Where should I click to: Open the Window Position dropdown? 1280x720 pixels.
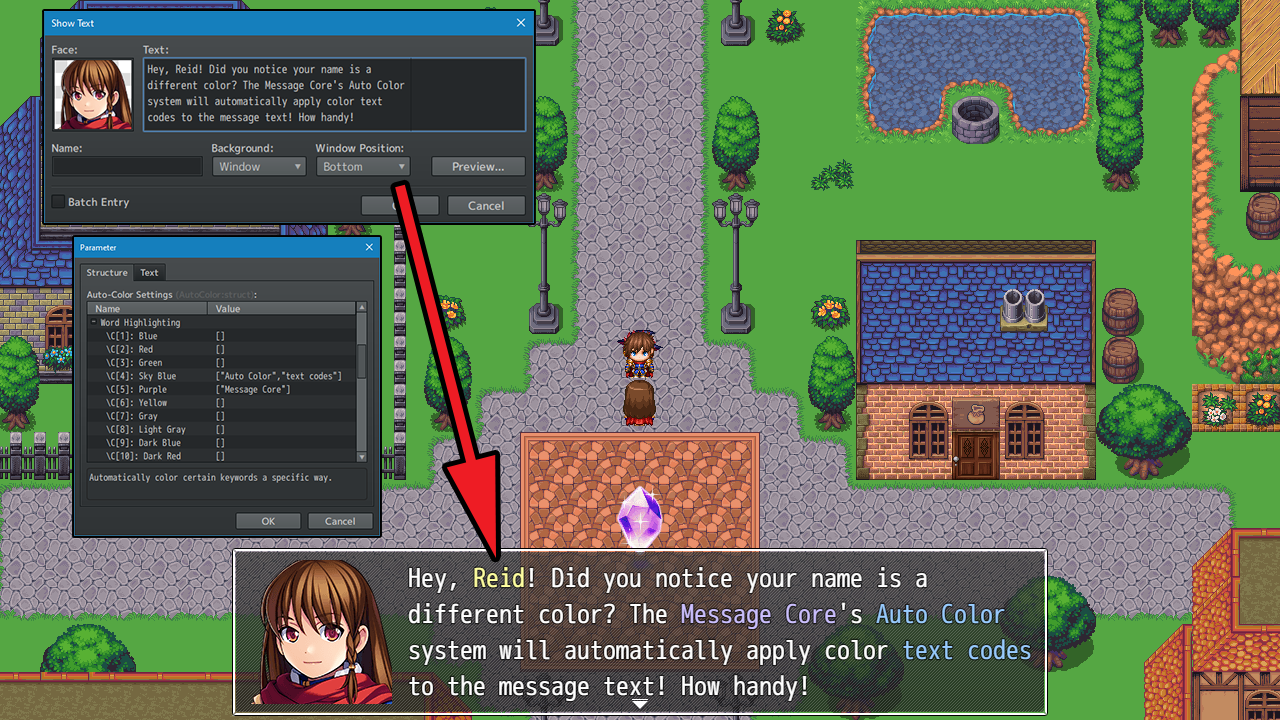(363, 167)
